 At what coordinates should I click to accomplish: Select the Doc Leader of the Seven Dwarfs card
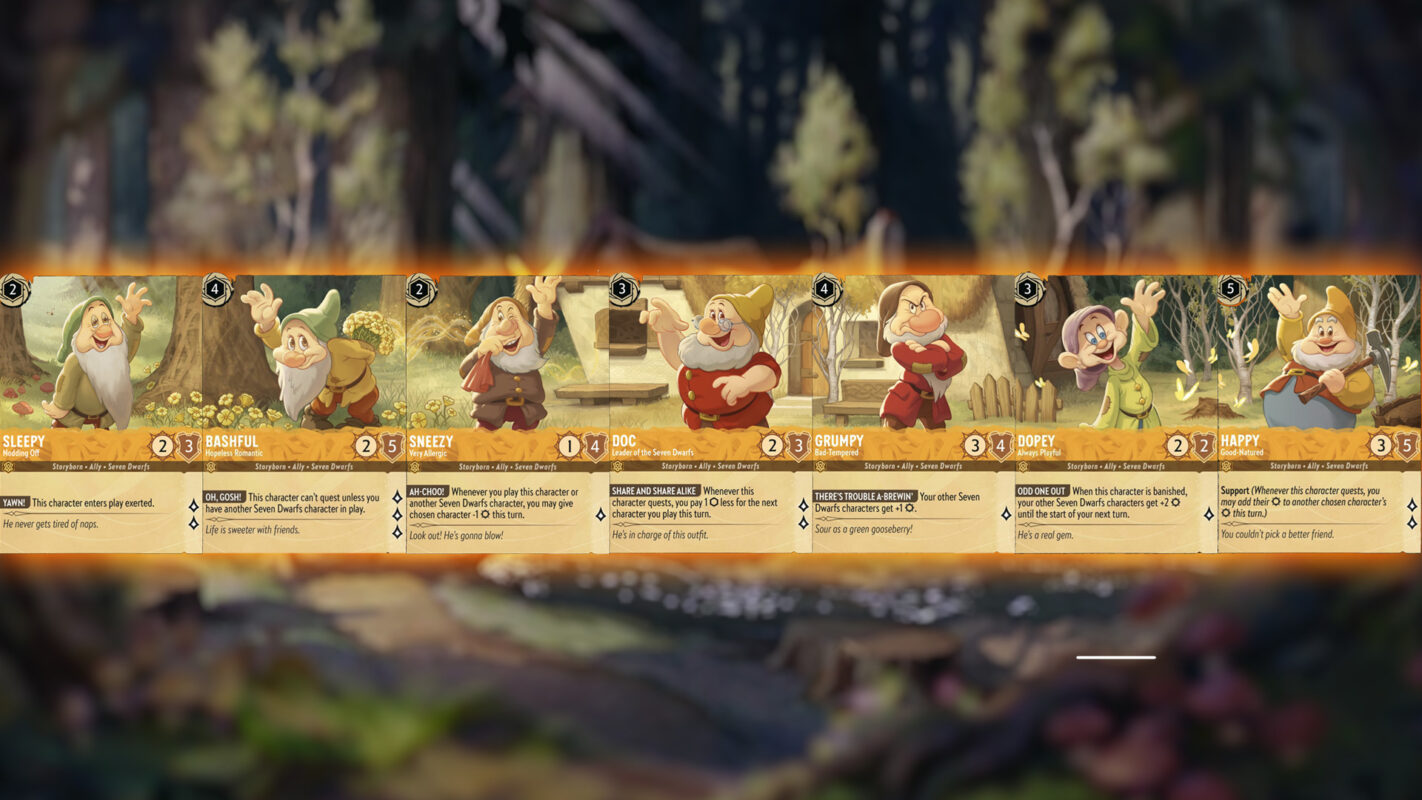pos(710,413)
